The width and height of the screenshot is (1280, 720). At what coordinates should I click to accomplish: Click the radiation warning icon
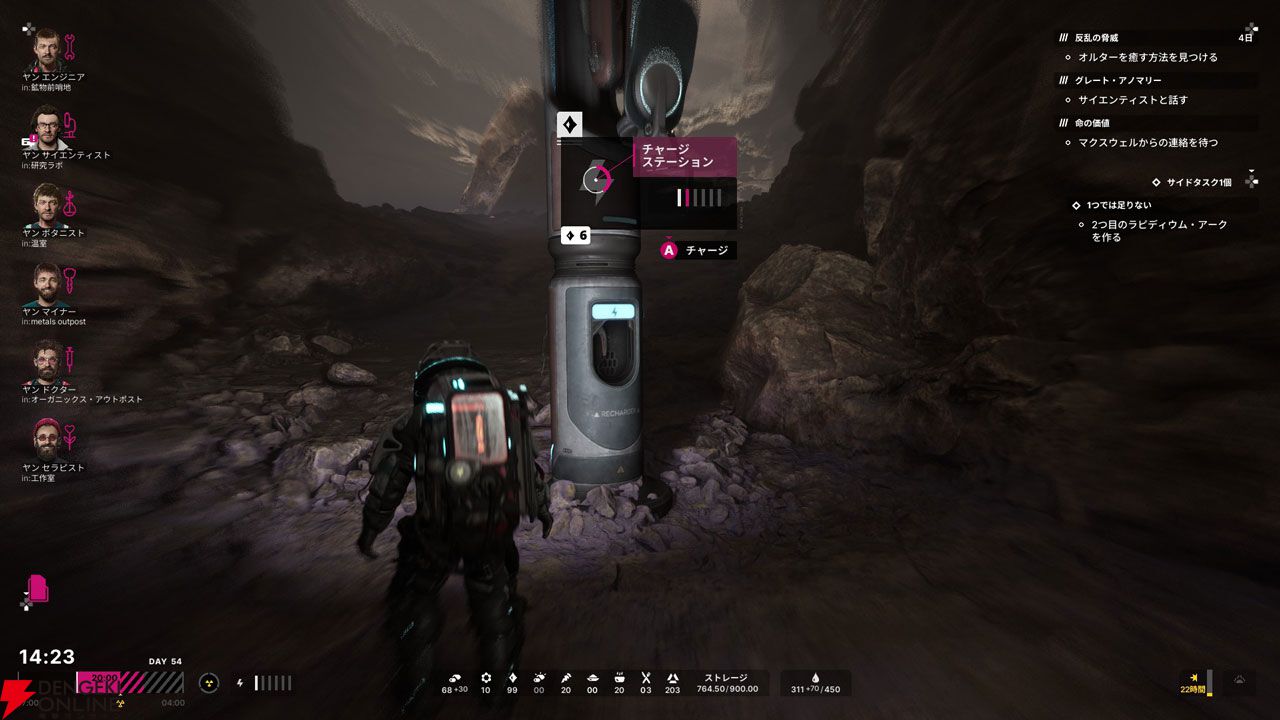point(208,683)
